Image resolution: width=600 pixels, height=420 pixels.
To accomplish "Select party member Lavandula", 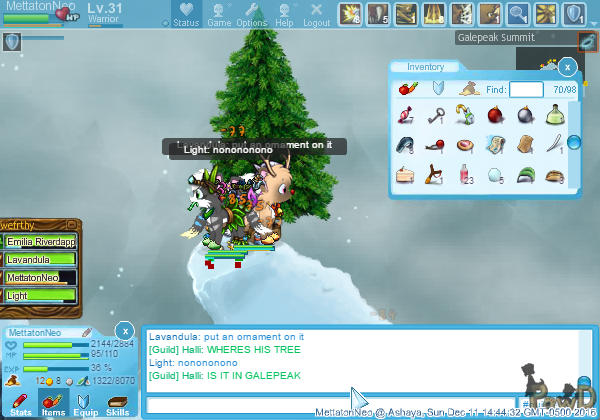I will [38, 259].
